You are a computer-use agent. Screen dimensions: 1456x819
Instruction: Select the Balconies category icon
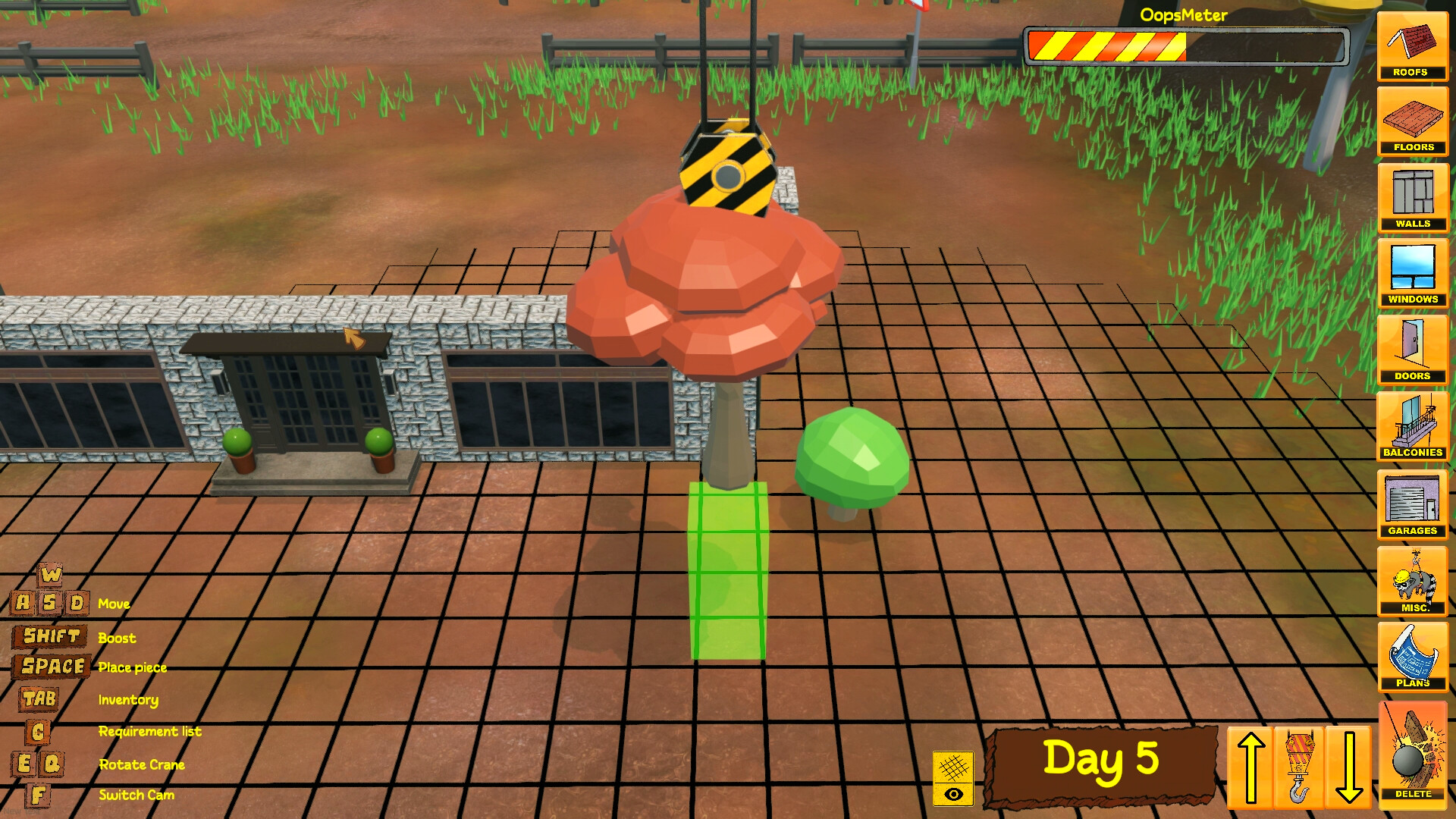1412,426
